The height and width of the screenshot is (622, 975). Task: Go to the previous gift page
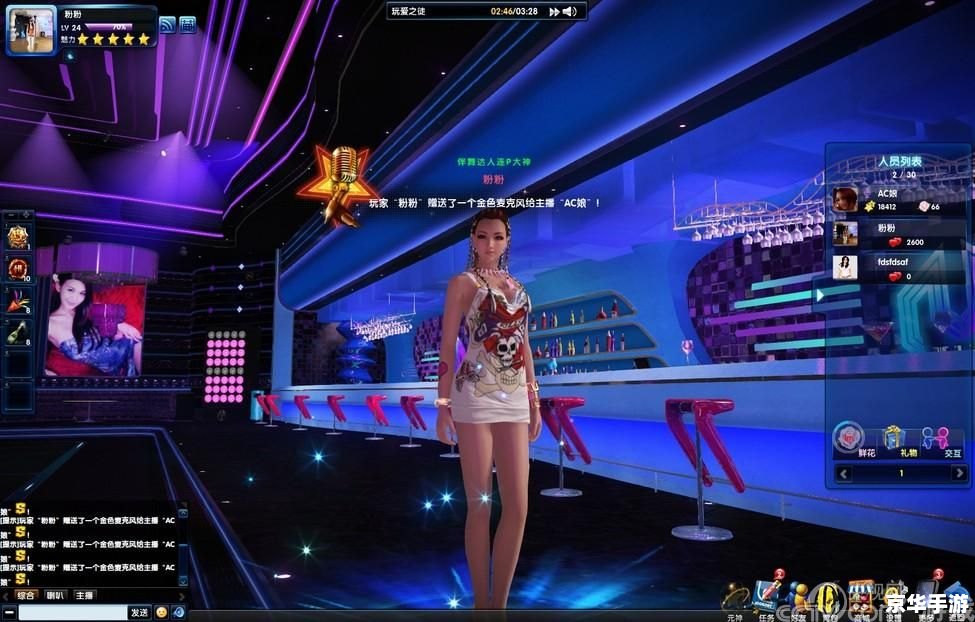[844, 473]
